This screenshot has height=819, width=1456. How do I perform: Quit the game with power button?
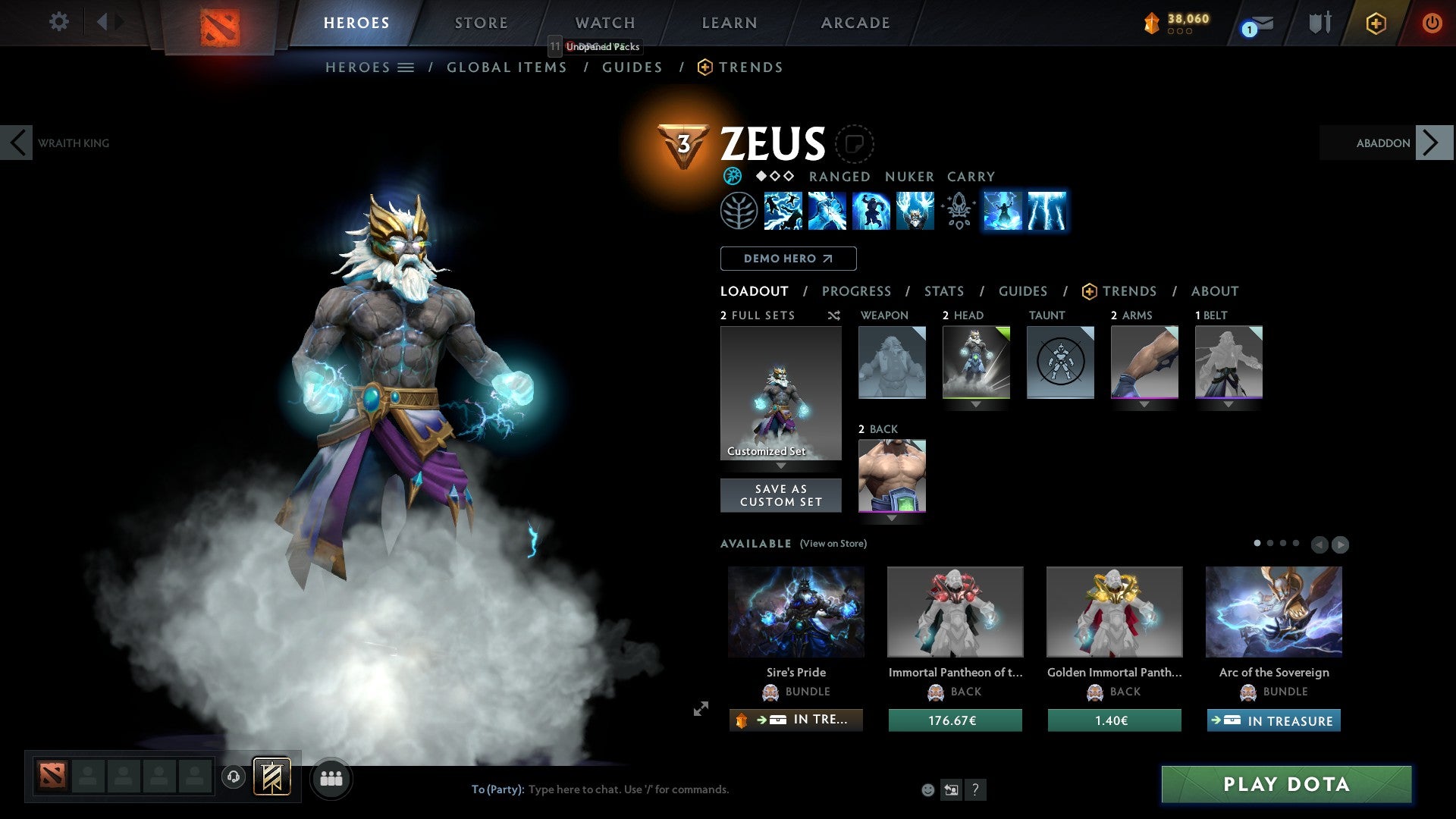pyautogui.click(x=1432, y=23)
